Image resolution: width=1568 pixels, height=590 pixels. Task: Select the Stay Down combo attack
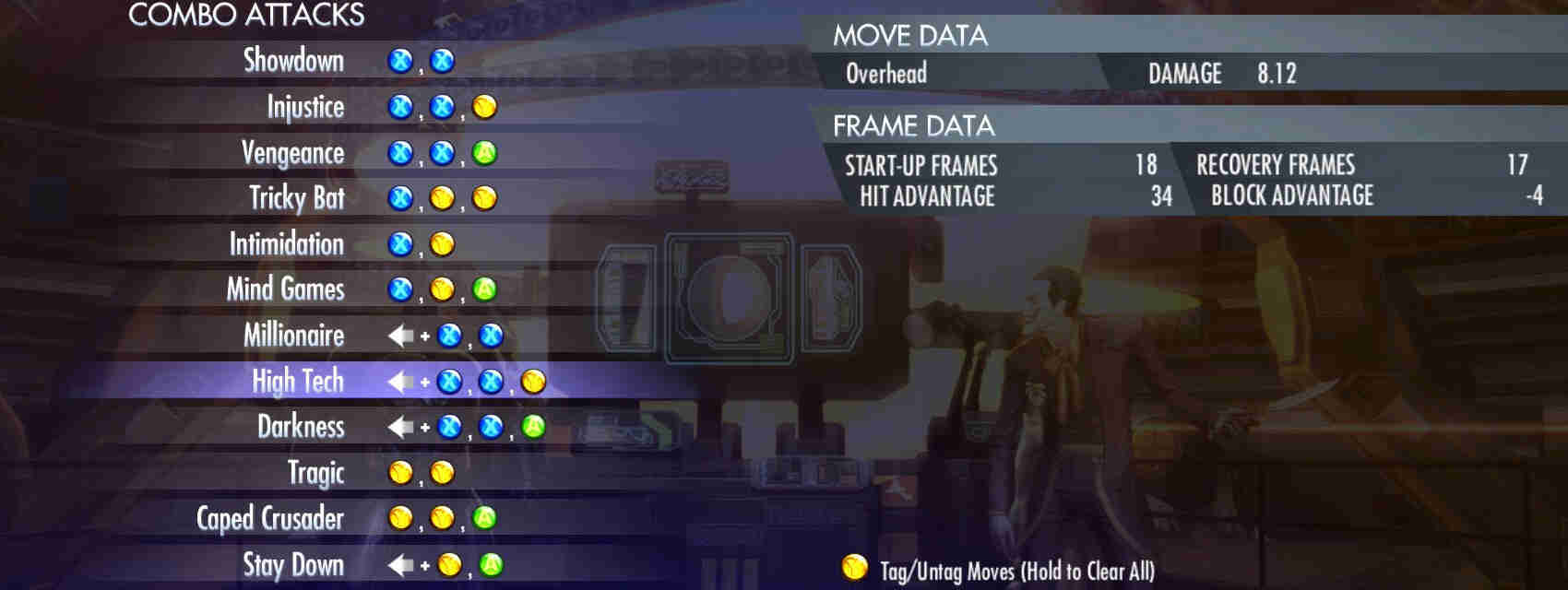(x=293, y=564)
